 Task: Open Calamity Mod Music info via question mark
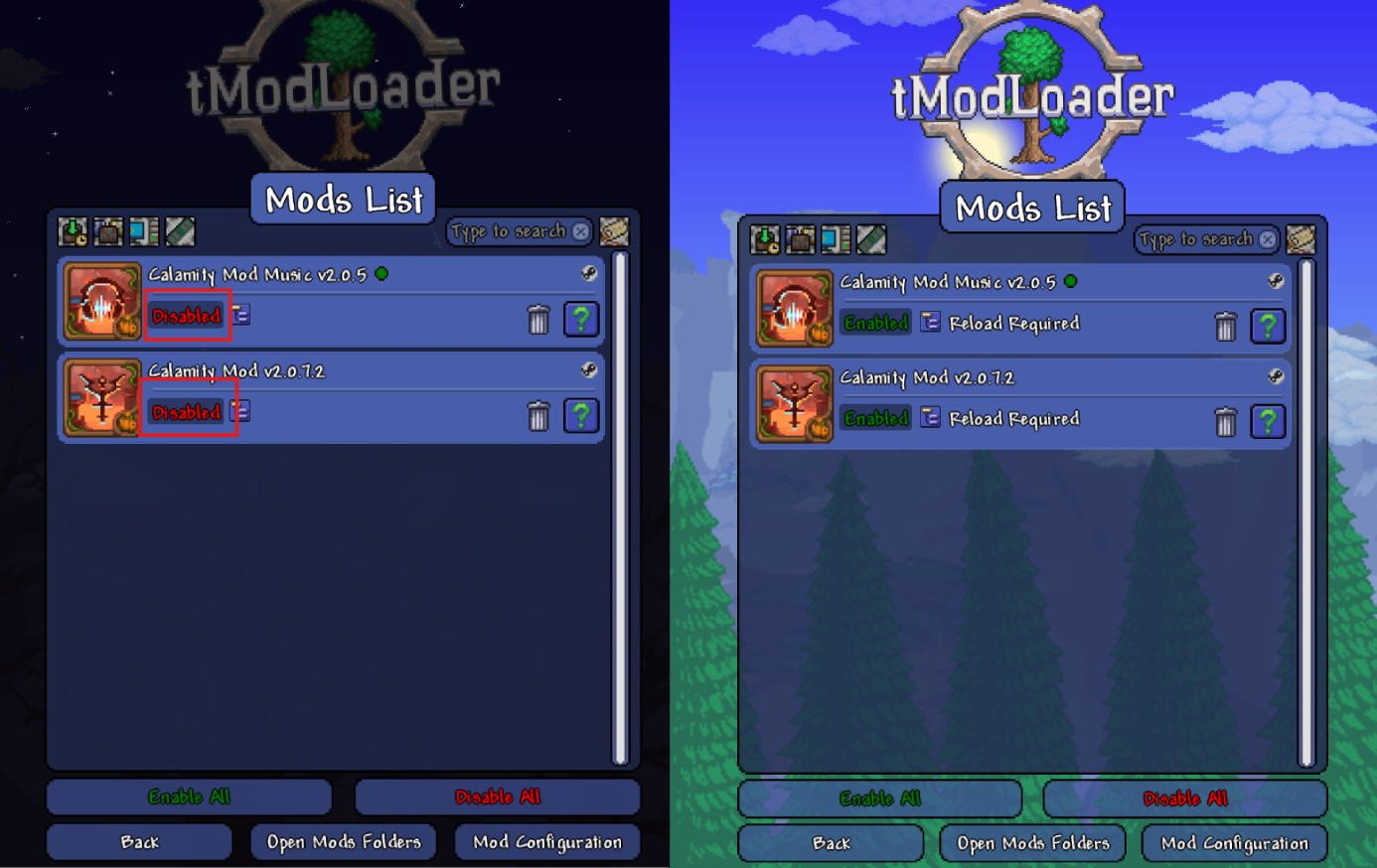pyautogui.click(x=581, y=319)
